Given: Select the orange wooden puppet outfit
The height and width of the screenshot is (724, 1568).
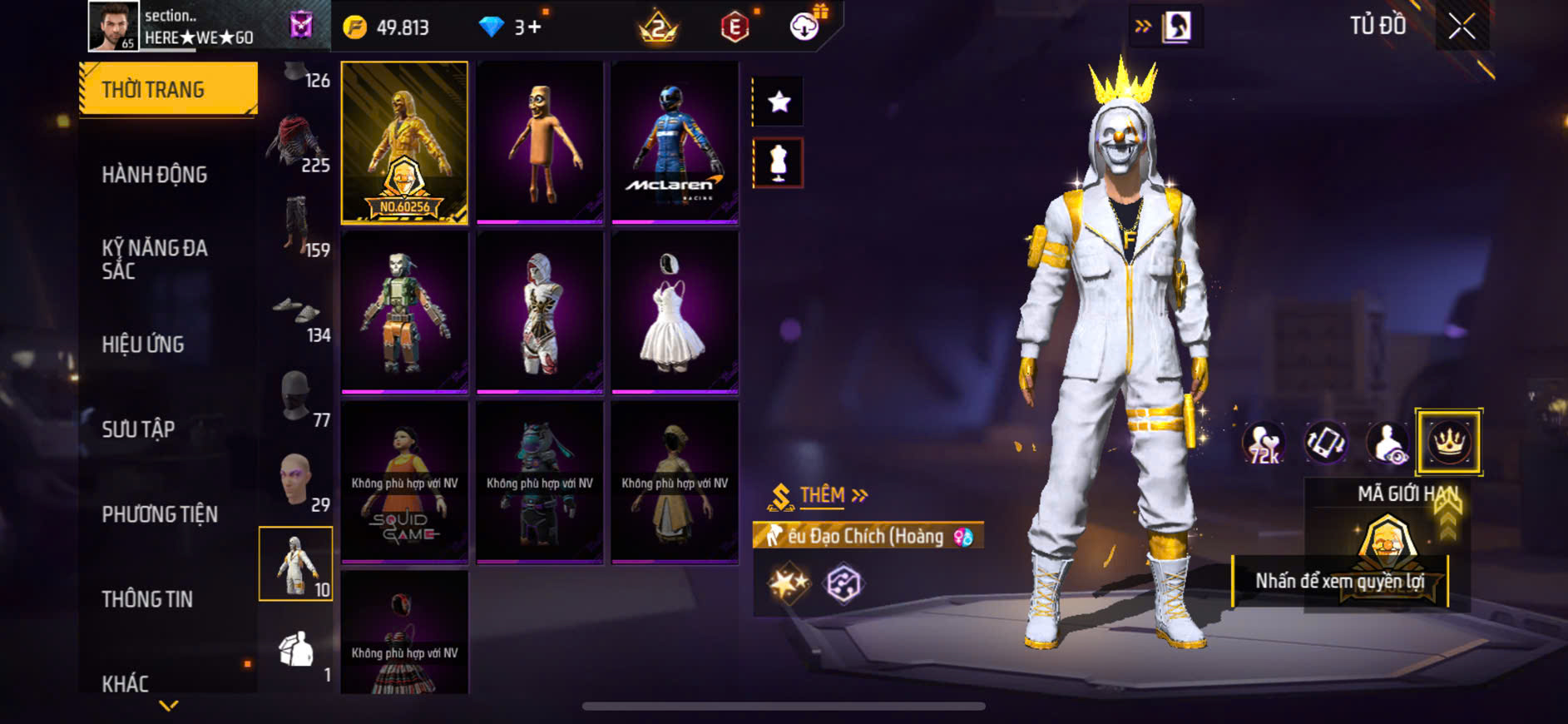Looking at the screenshot, I should click(540, 142).
